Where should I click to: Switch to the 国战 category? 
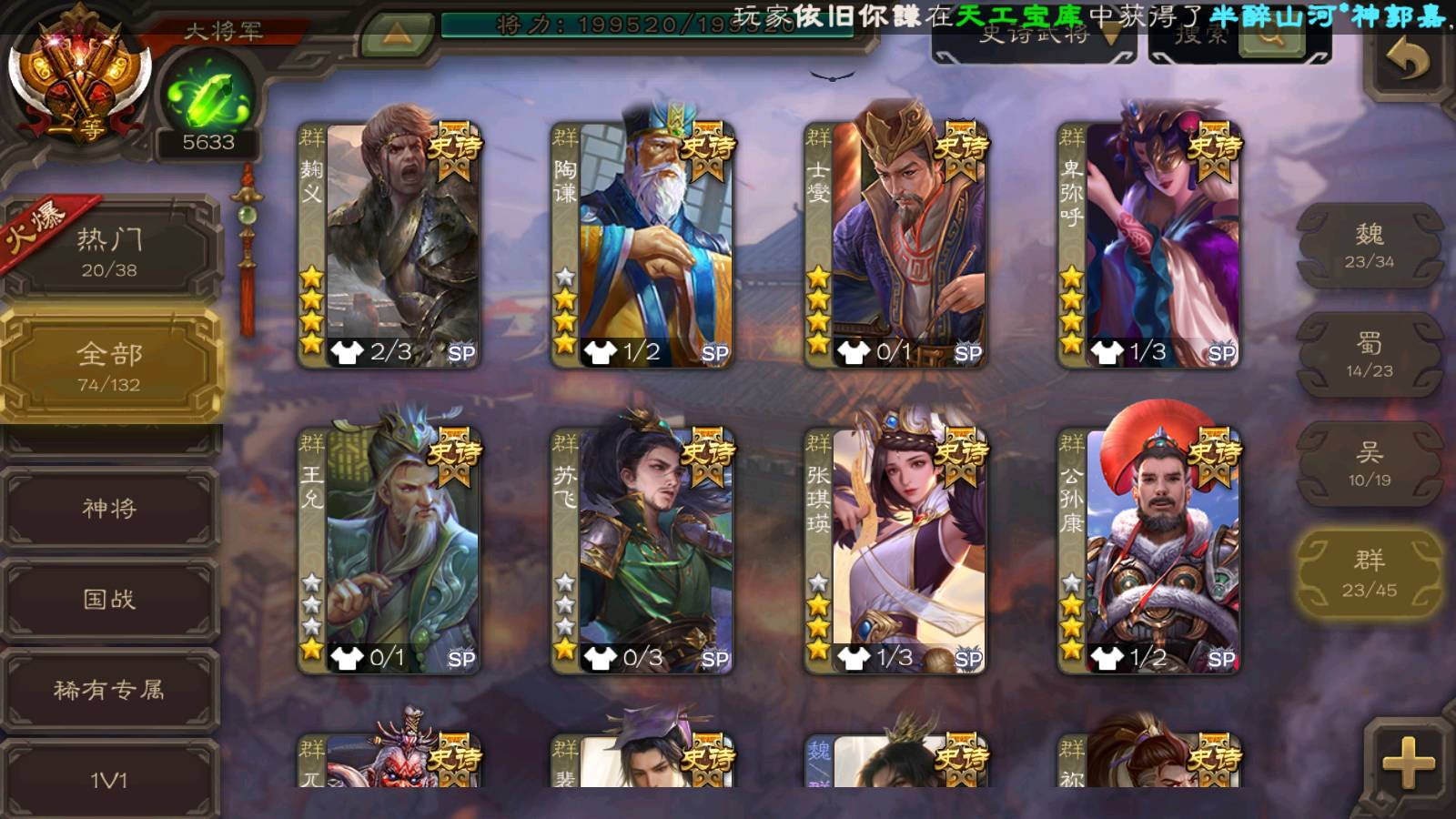[x=110, y=599]
